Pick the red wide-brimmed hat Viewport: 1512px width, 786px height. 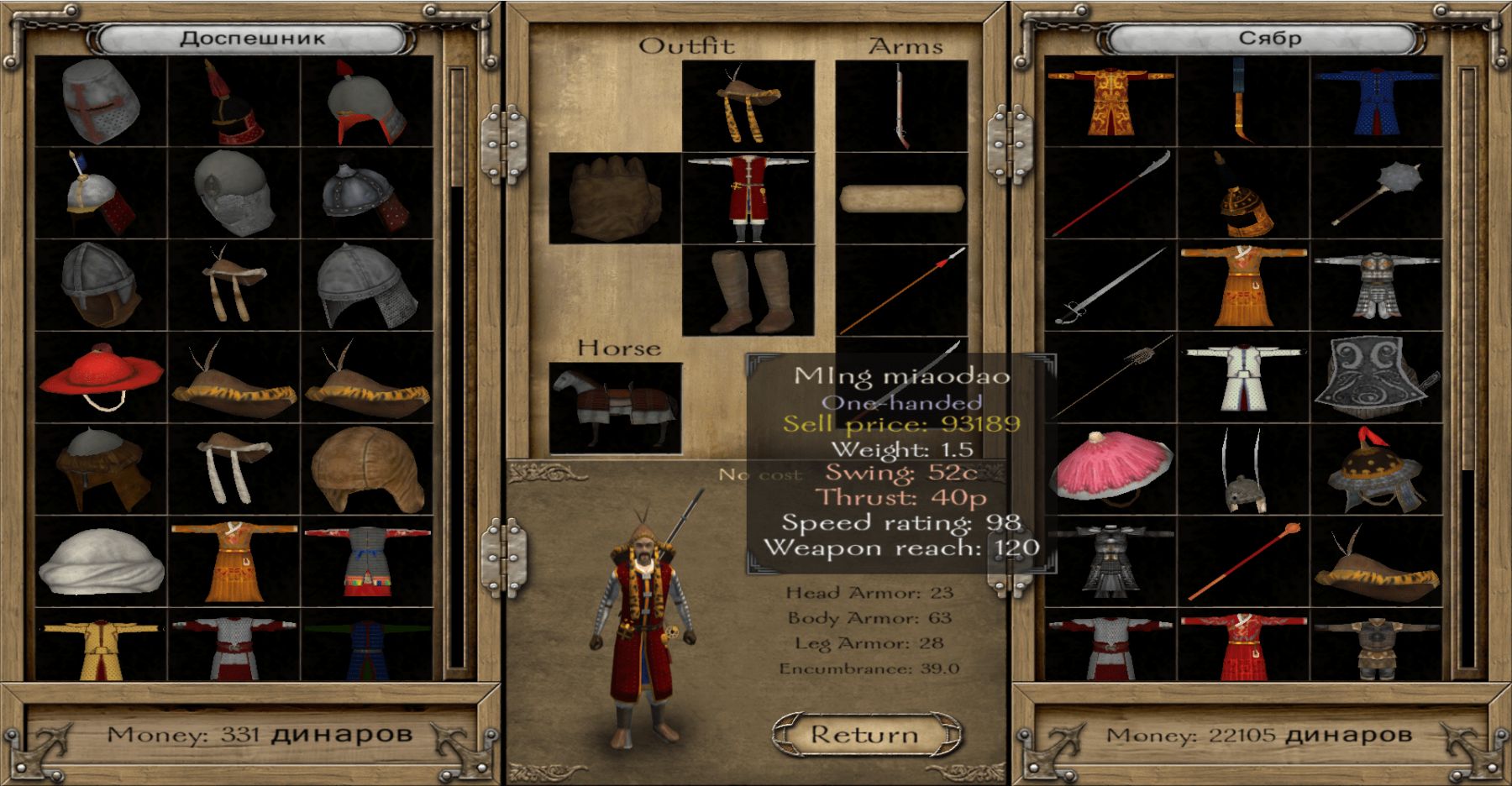pos(101,375)
